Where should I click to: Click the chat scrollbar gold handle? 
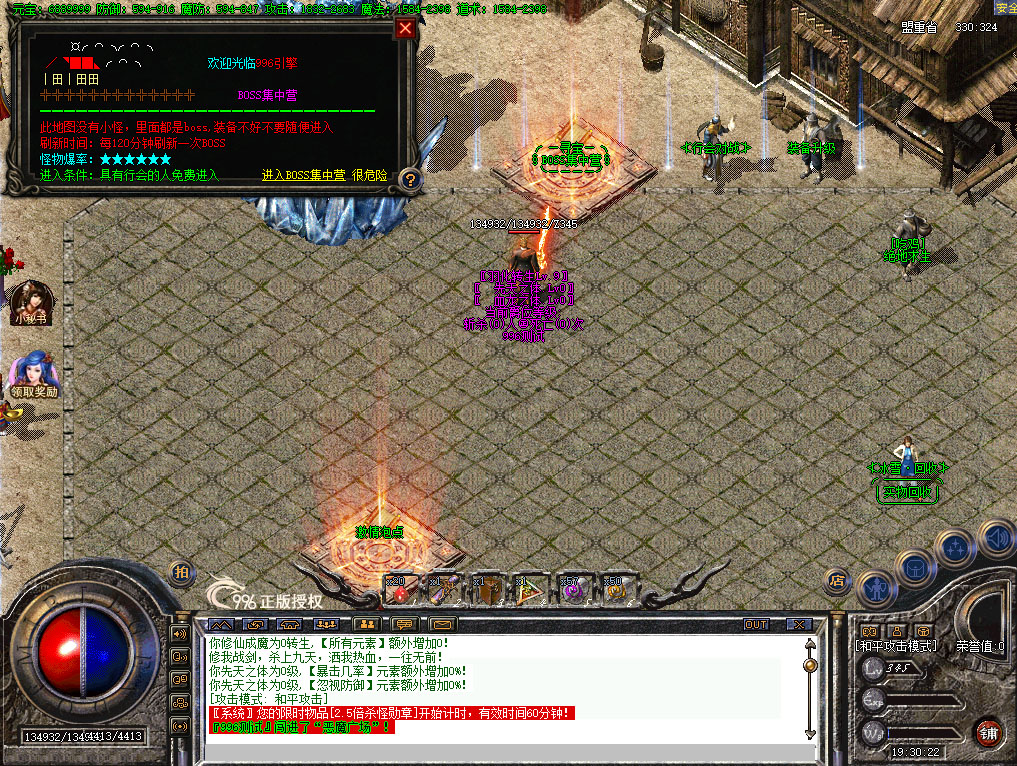click(810, 664)
